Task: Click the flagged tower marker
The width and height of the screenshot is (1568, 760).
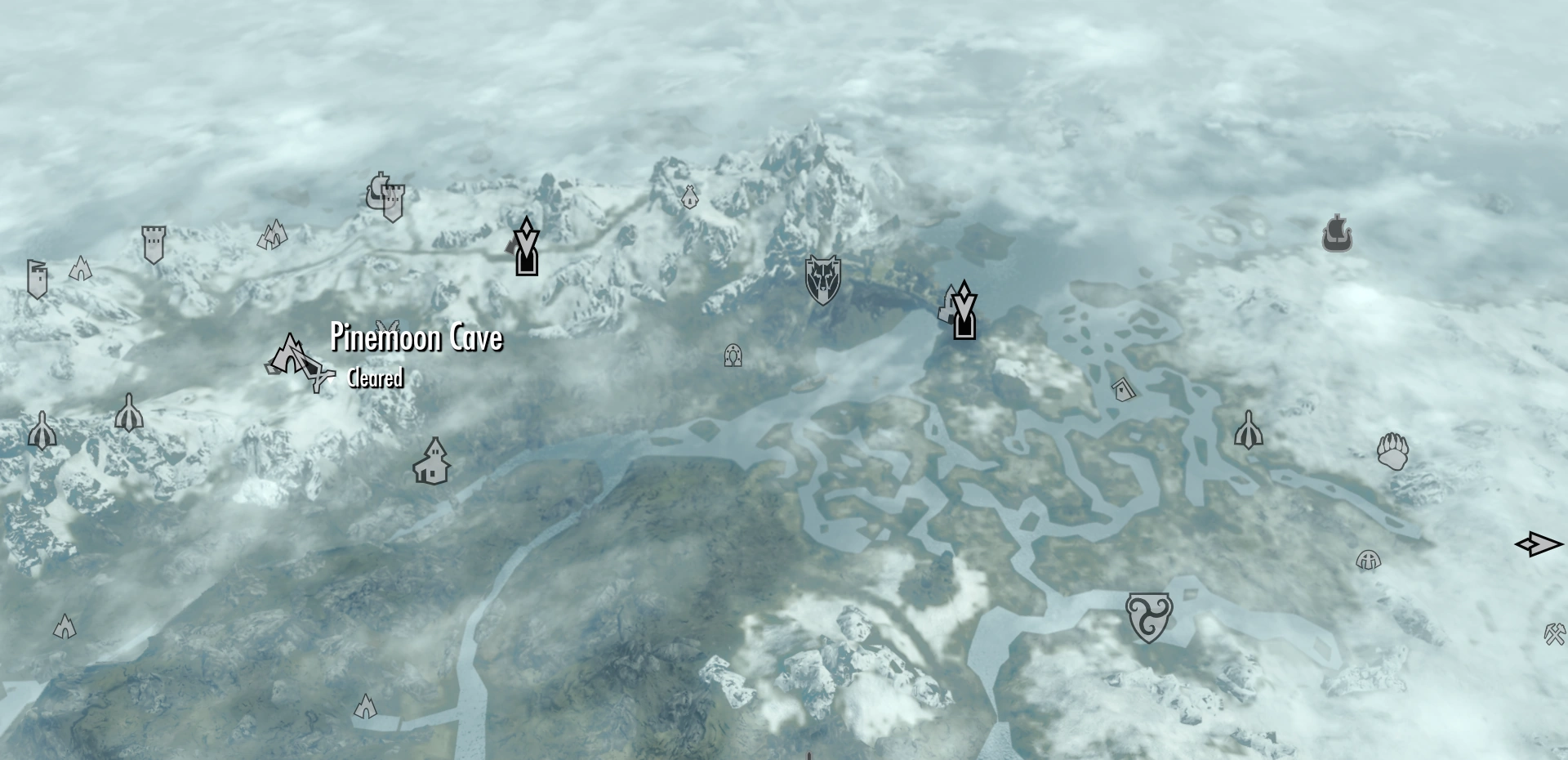Action: click(x=36, y=279)
